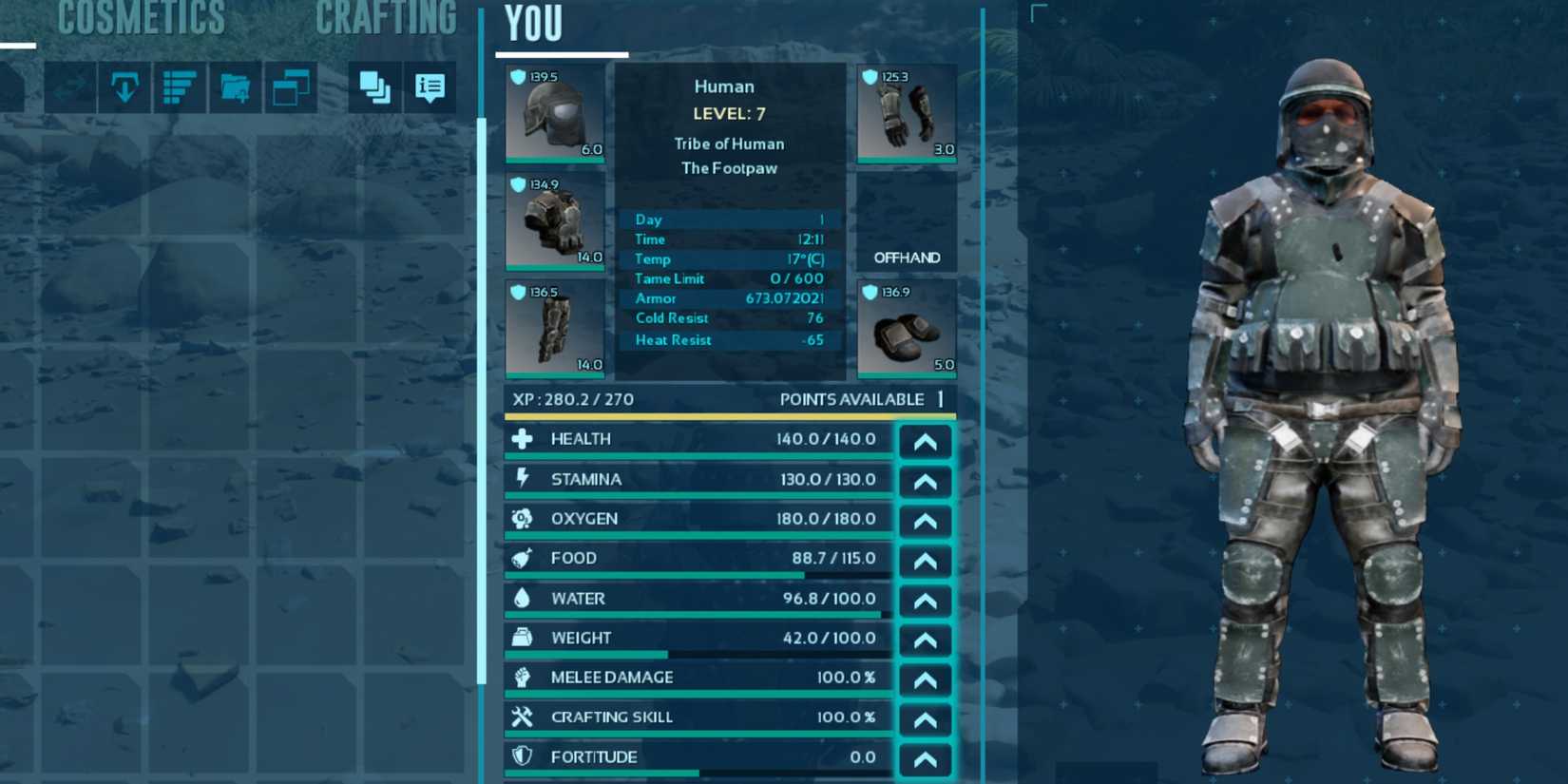The height and width of the screenshot is (784, 1568).
Task: Toggle item tooltips with the info bubble icon
Action: pyautogui.click(x=430, y=86)
